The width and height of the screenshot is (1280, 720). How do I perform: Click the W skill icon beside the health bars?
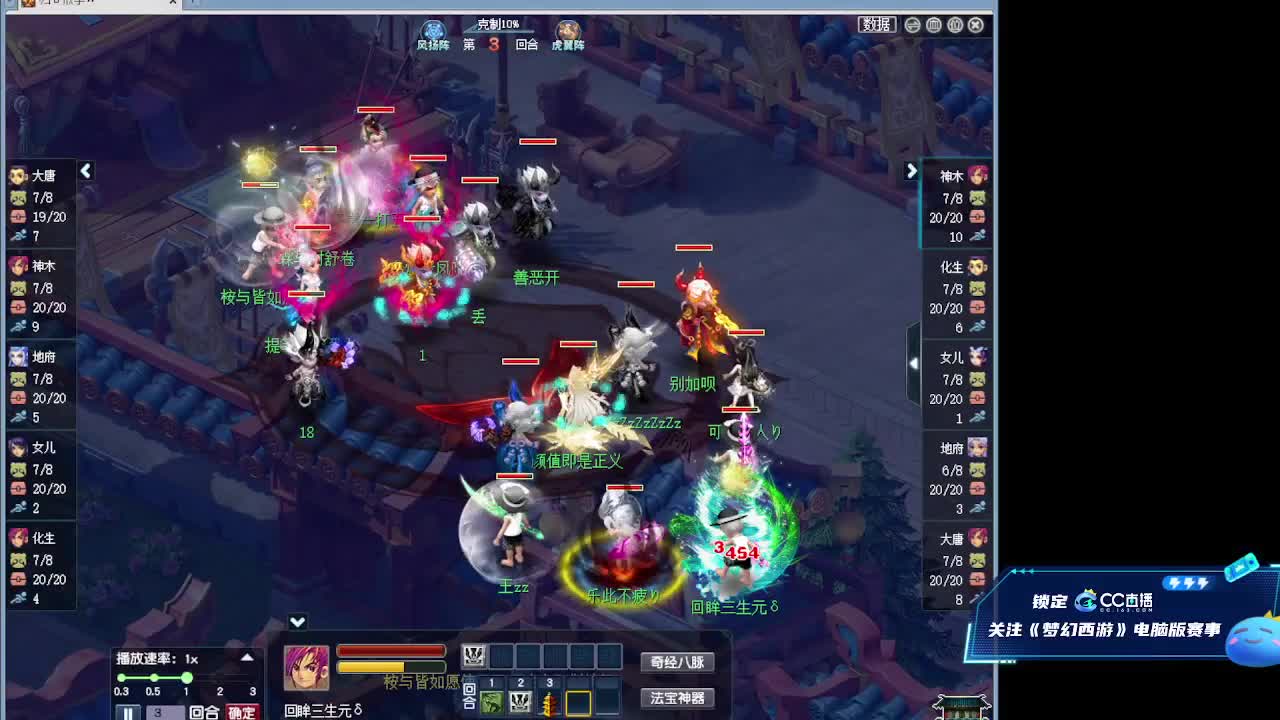474,655
